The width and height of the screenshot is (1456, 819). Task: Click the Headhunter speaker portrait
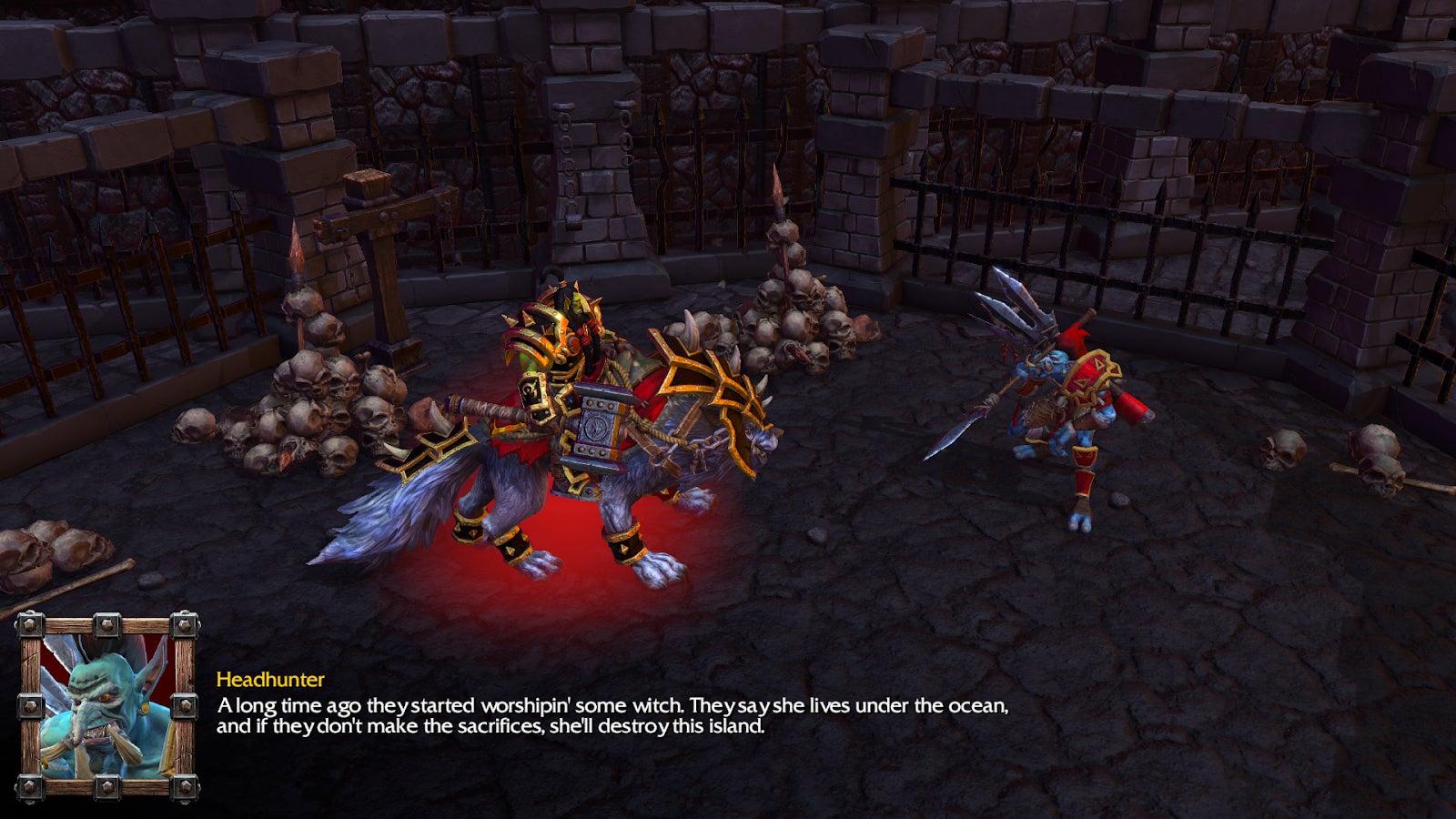click(107, 707)
